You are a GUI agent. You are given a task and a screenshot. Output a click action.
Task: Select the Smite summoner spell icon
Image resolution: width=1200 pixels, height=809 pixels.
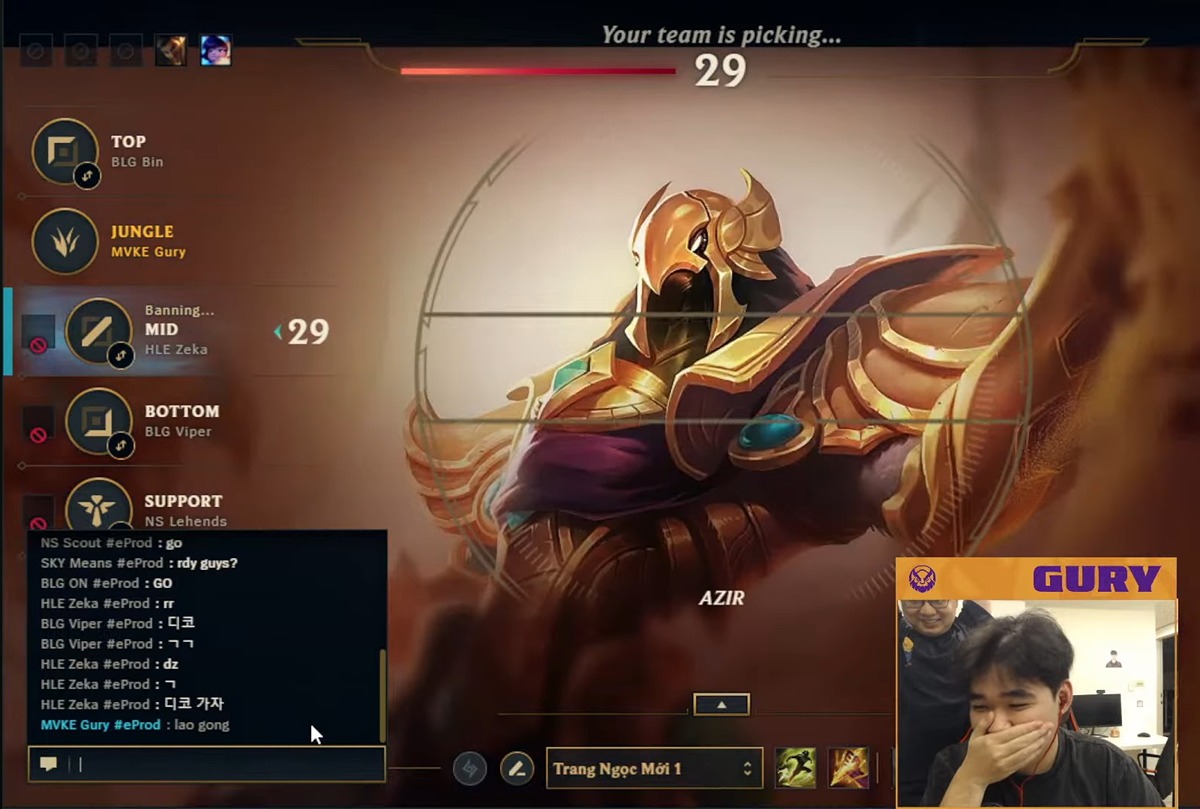(x=848, y=767)
